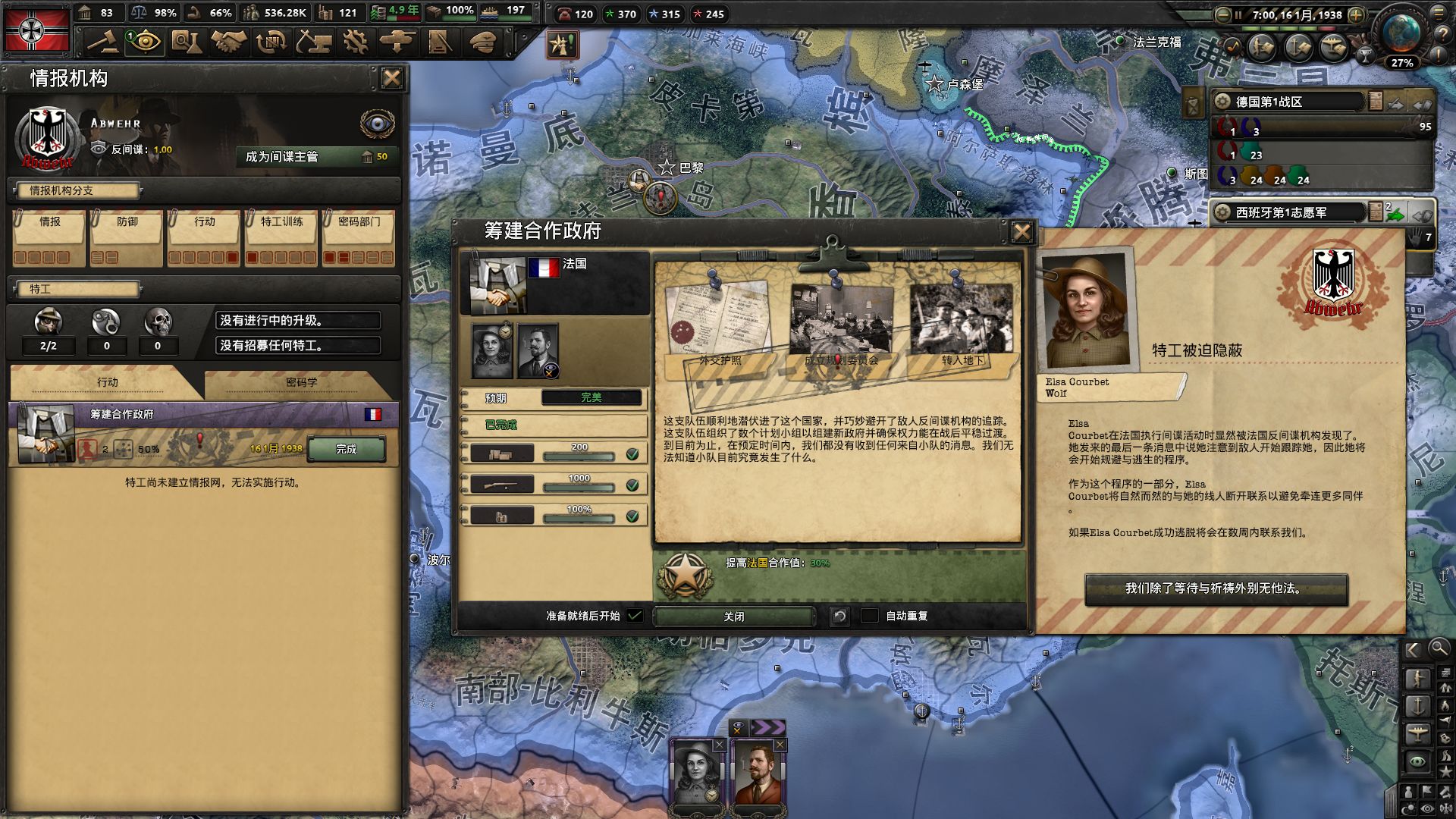Switch to the 密码学 tab
Image resolution: width=1456 pixels, height=819 pixels.
(x=301, y=382)
